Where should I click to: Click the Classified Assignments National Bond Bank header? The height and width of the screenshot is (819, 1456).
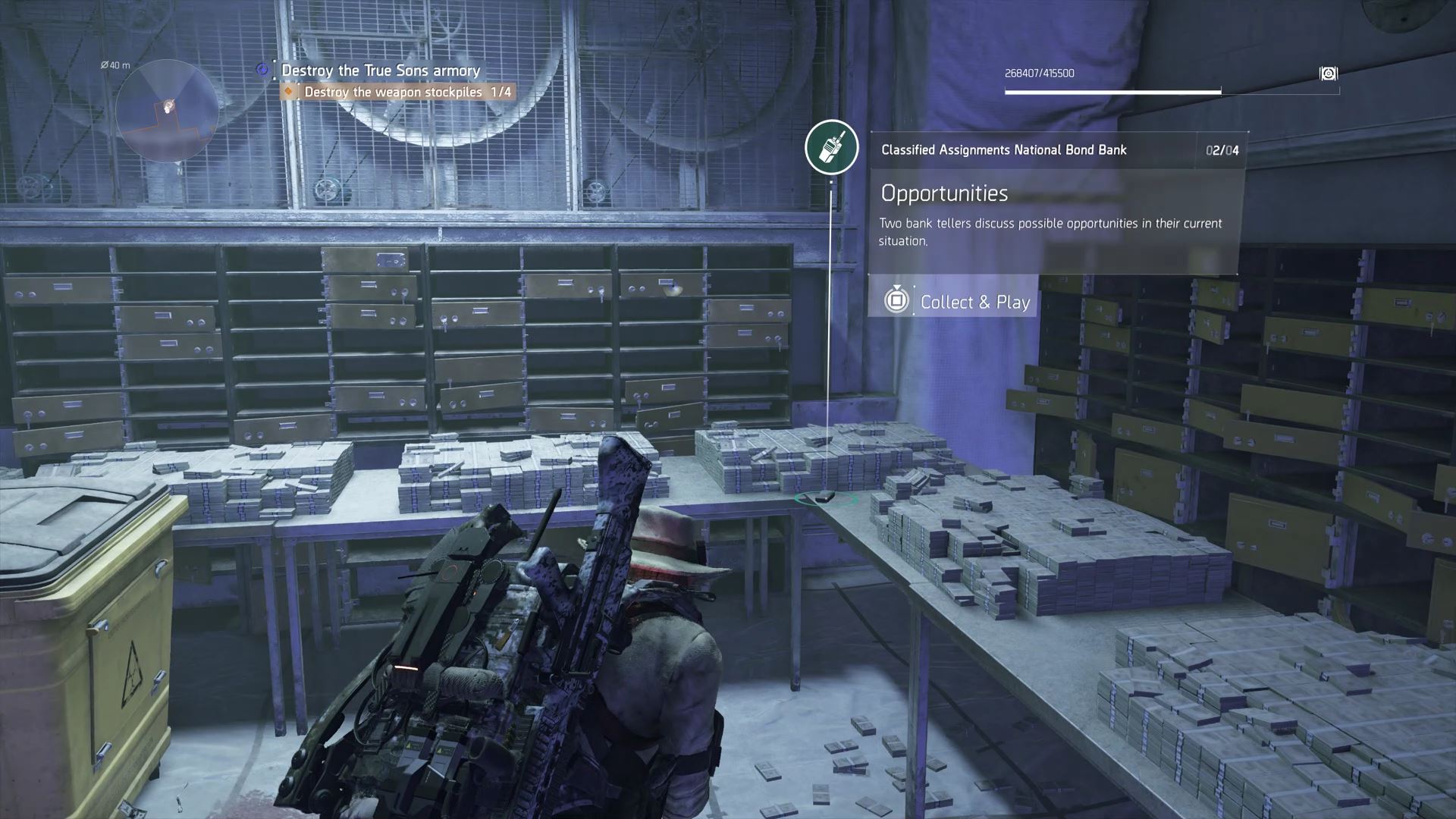[1003, 150]
